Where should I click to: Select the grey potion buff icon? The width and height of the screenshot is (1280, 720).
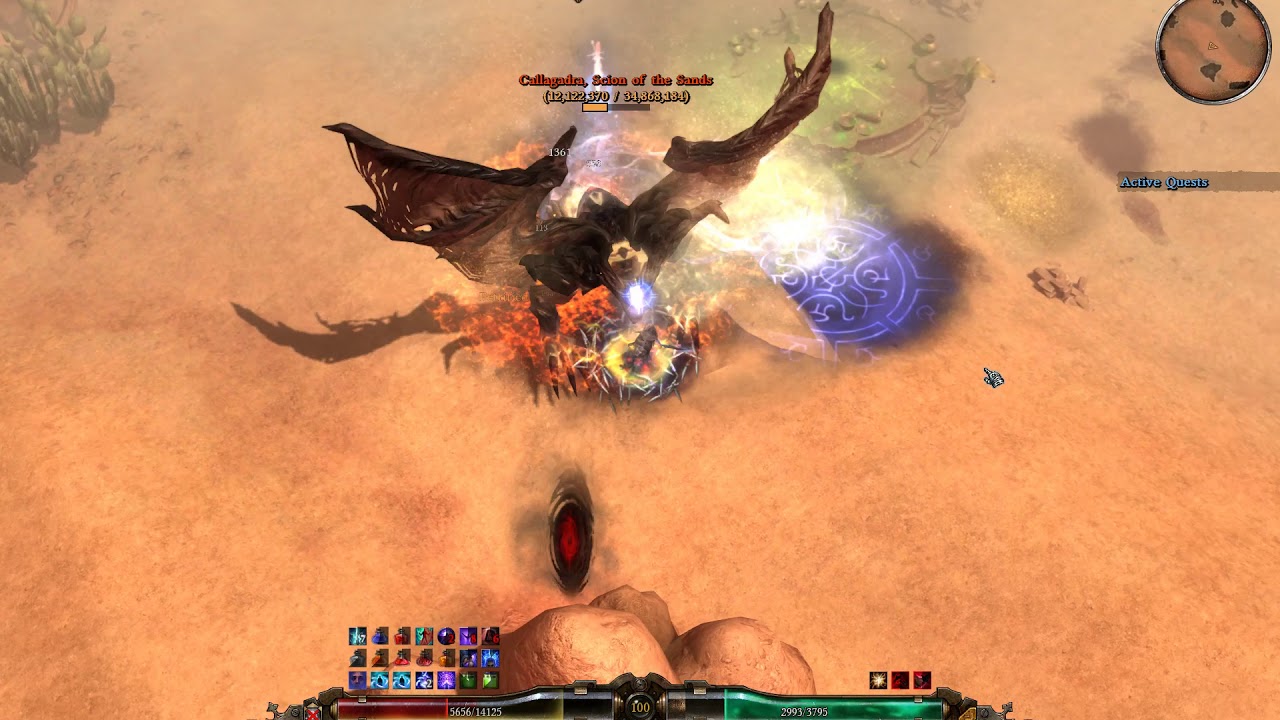(357, 658)
